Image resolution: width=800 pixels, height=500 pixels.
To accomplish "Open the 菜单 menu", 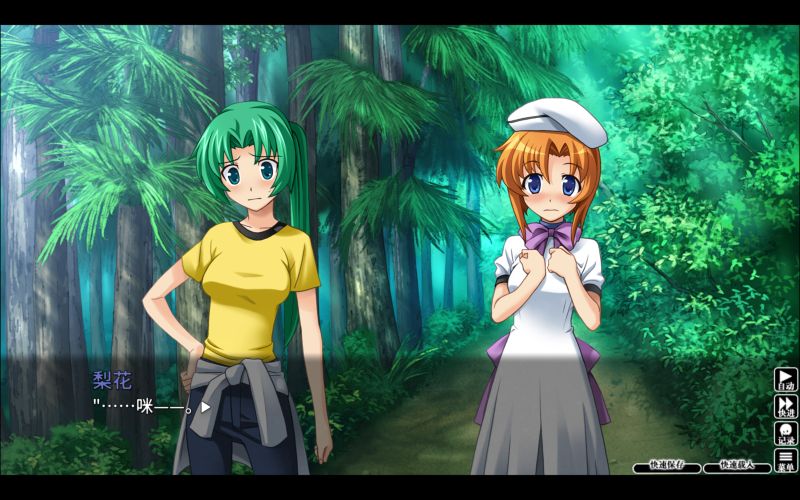I will 786,460.
